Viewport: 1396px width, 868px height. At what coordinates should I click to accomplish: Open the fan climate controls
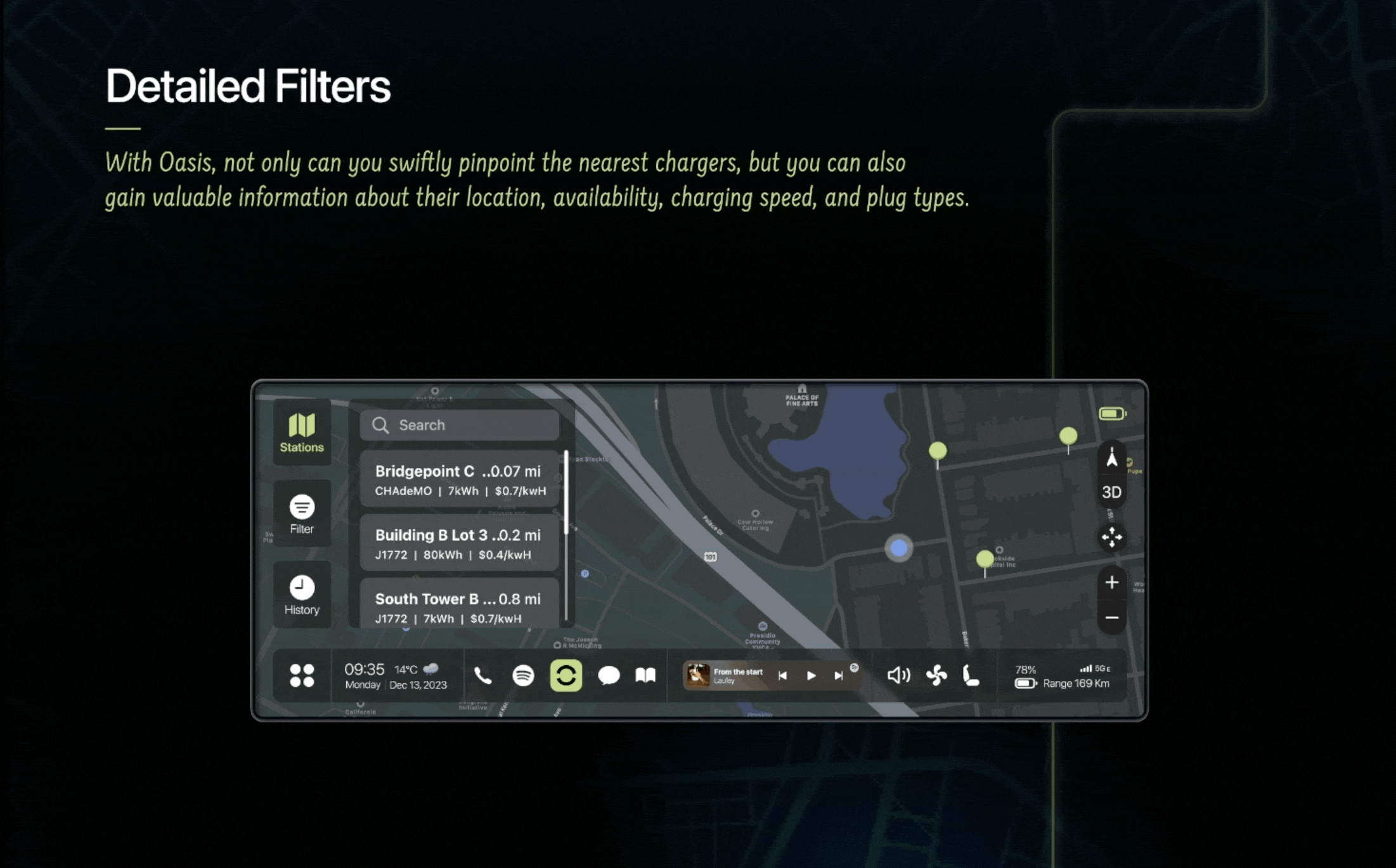(936, 676)
